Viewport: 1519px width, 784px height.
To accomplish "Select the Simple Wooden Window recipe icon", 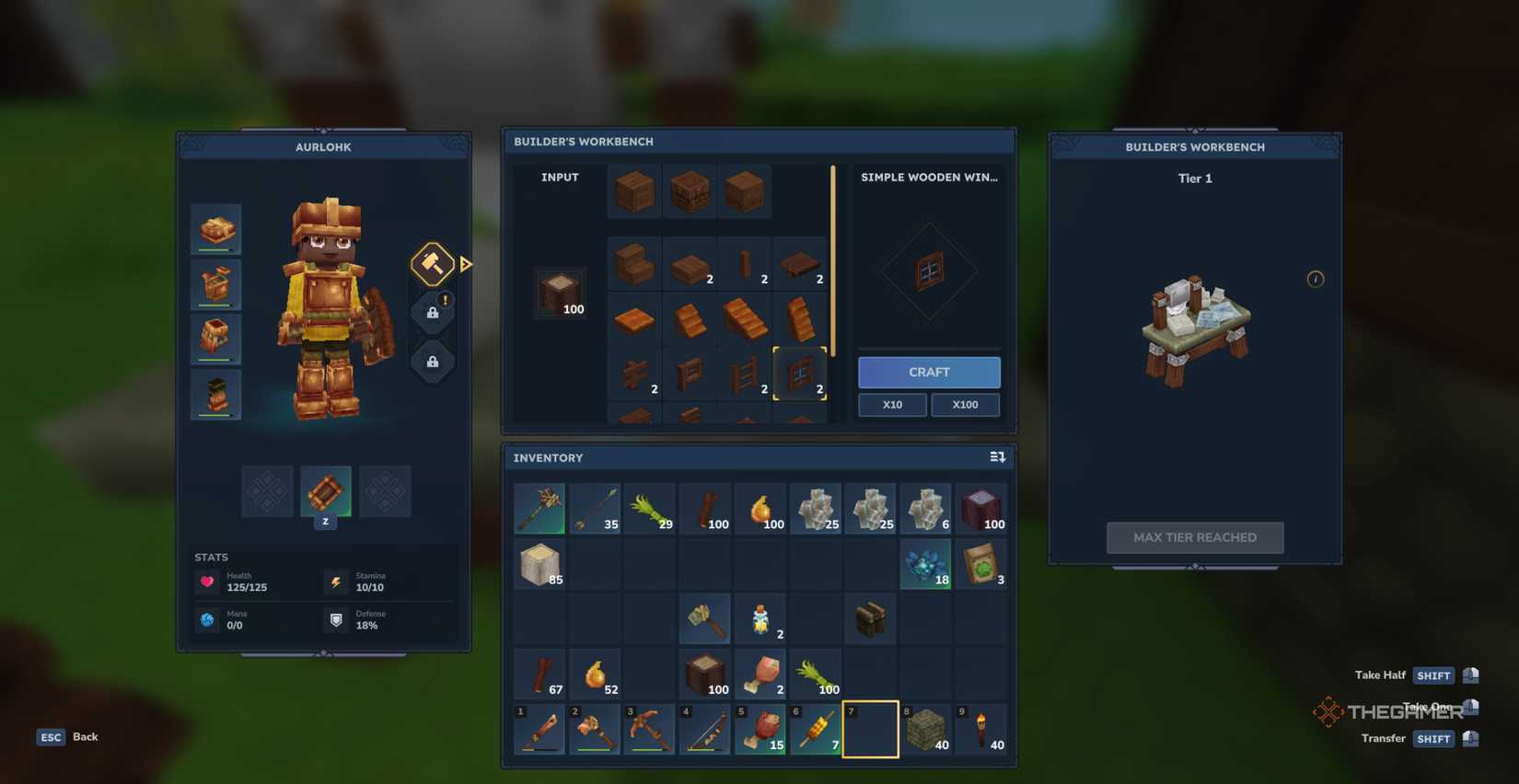I will point(800,375).
